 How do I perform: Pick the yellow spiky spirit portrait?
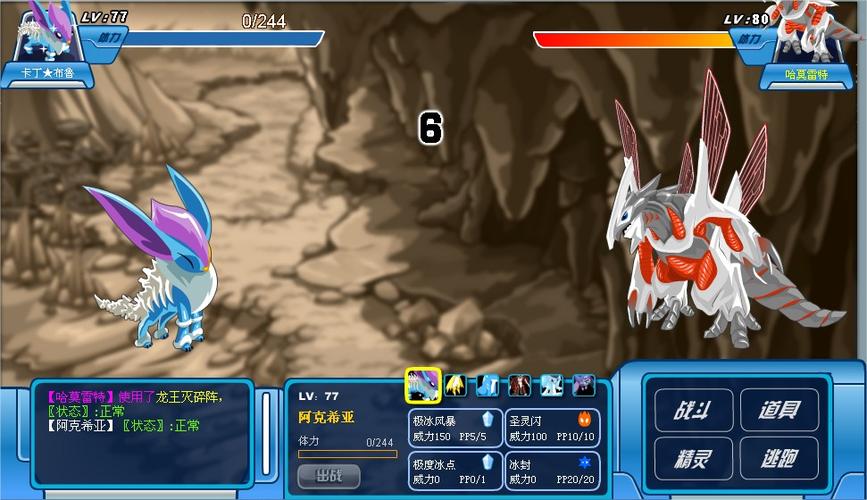tap(455, 385)
